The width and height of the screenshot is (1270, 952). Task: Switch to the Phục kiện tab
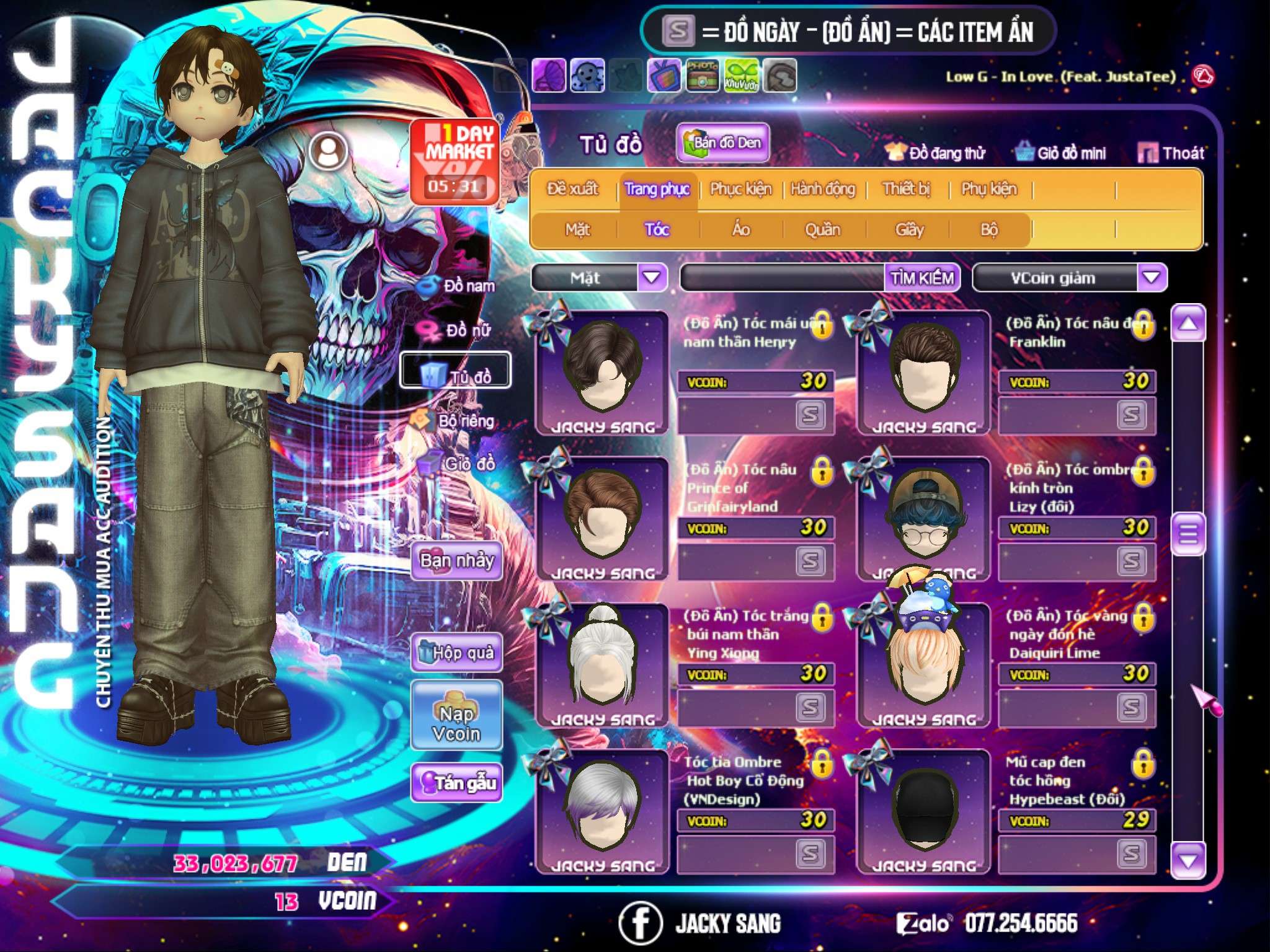(x=741, y=189)
